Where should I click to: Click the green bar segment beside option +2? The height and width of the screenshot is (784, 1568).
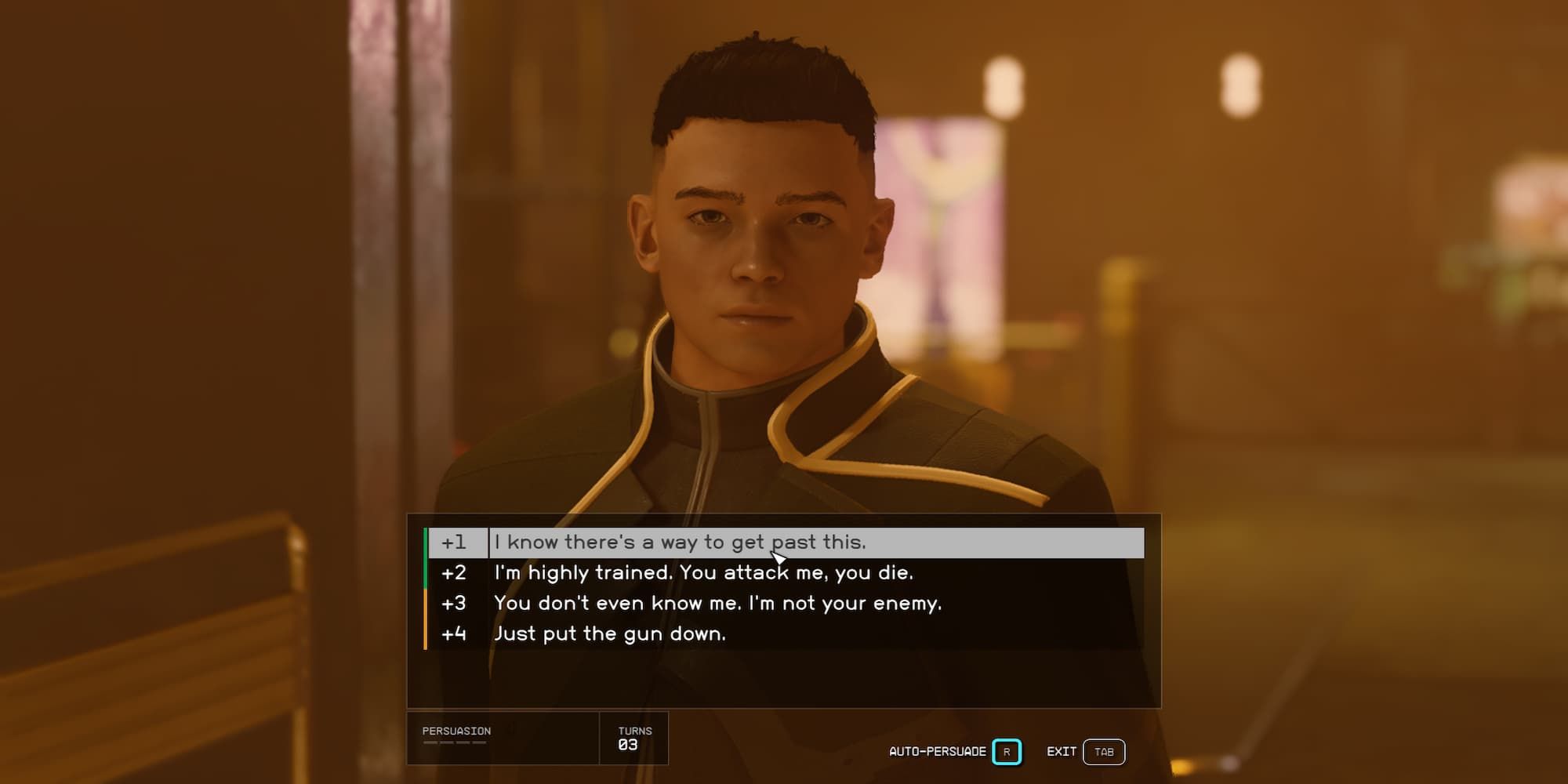pos(426,572)
